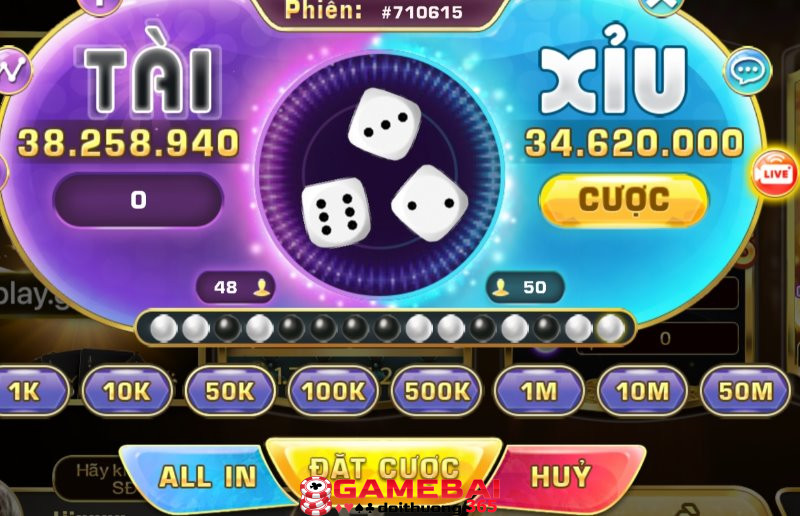Select the 100K bet chip
Image resolution: width=800 pixels, height=516 pixels.
pyautogui.click(x=333, y=391)
